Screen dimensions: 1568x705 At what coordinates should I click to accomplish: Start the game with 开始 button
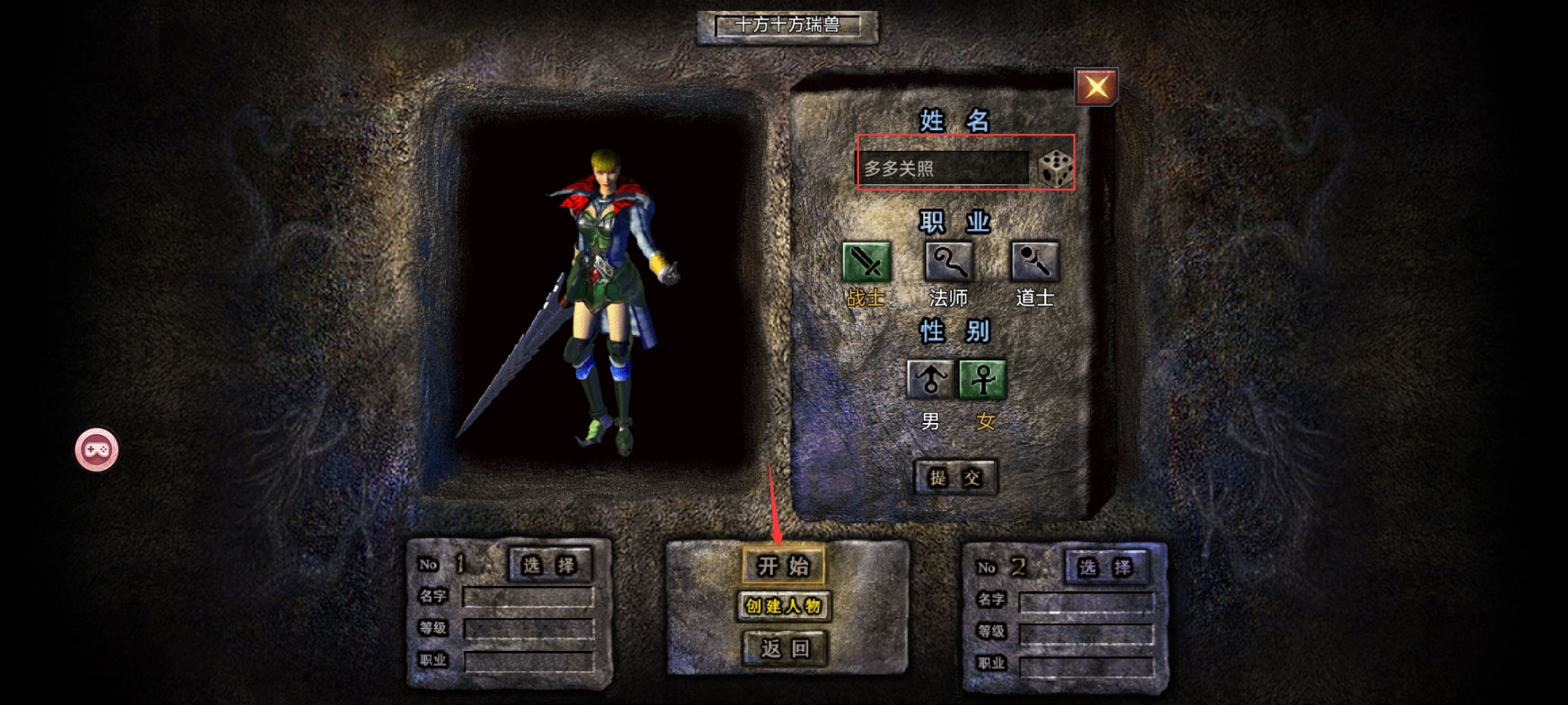783,565
